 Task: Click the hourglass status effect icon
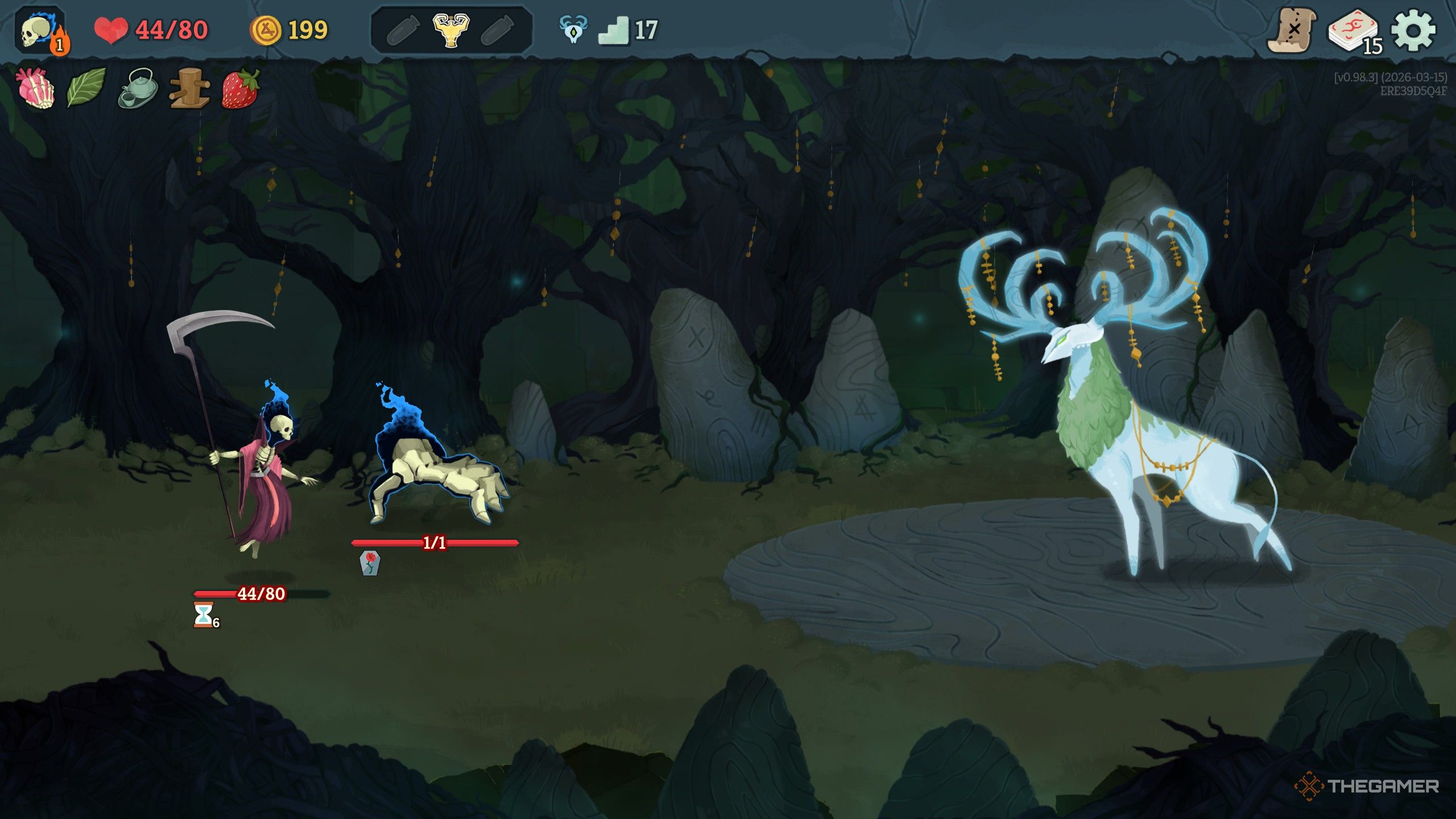point(204,614)
